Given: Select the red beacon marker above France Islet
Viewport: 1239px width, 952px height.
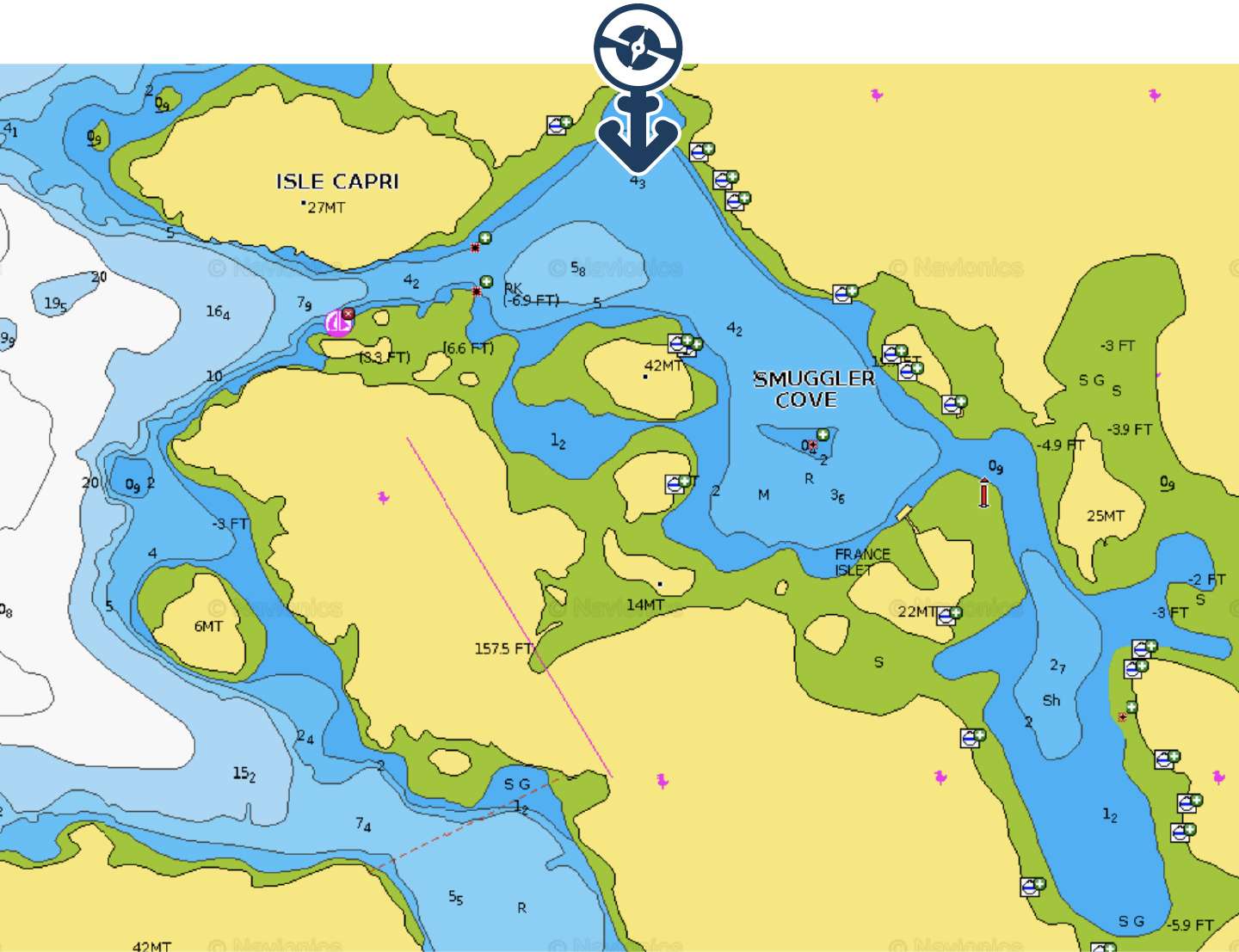Looking at the screenshot, I should point(984,493).
